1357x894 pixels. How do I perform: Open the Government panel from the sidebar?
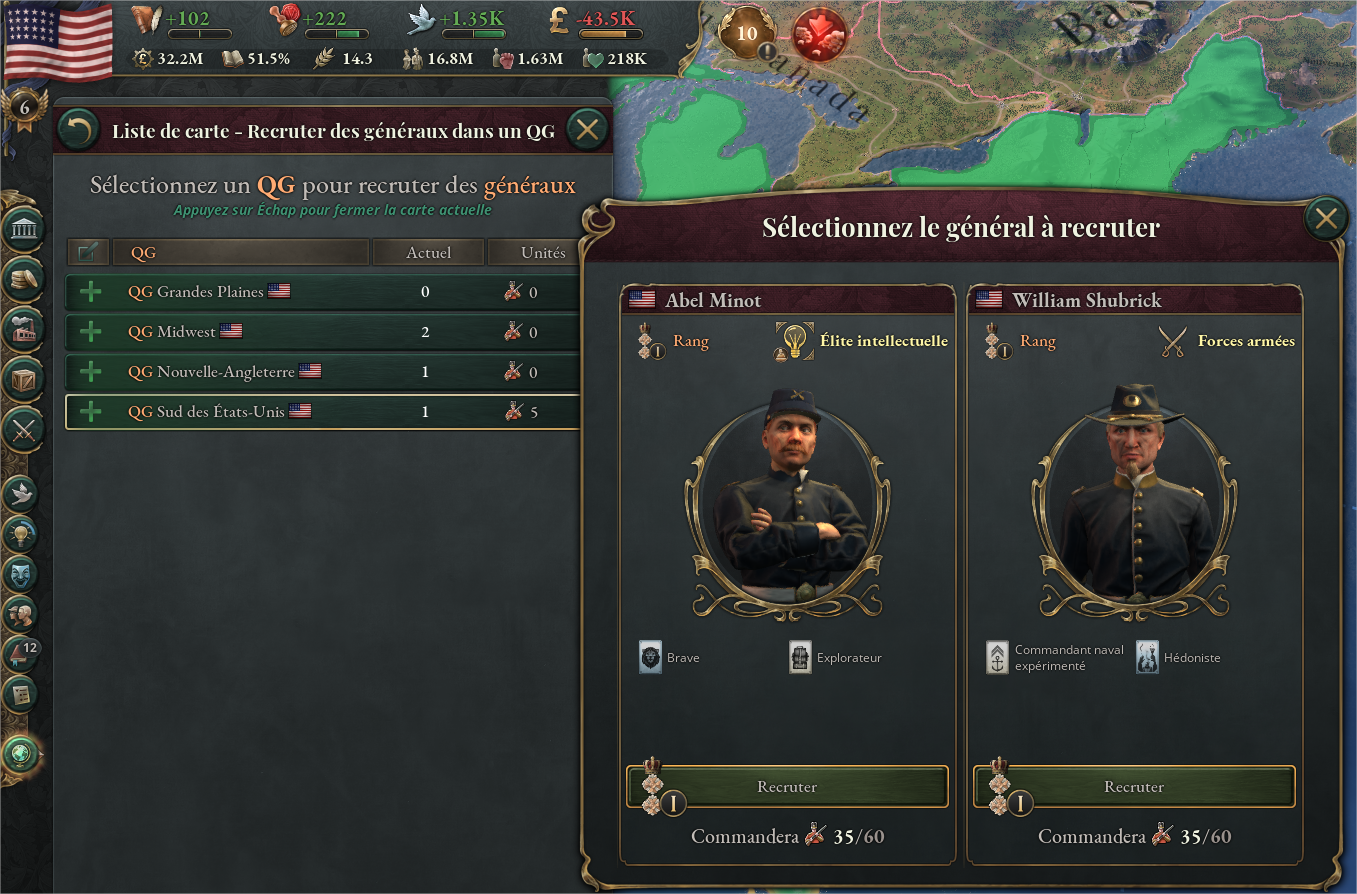23,230
